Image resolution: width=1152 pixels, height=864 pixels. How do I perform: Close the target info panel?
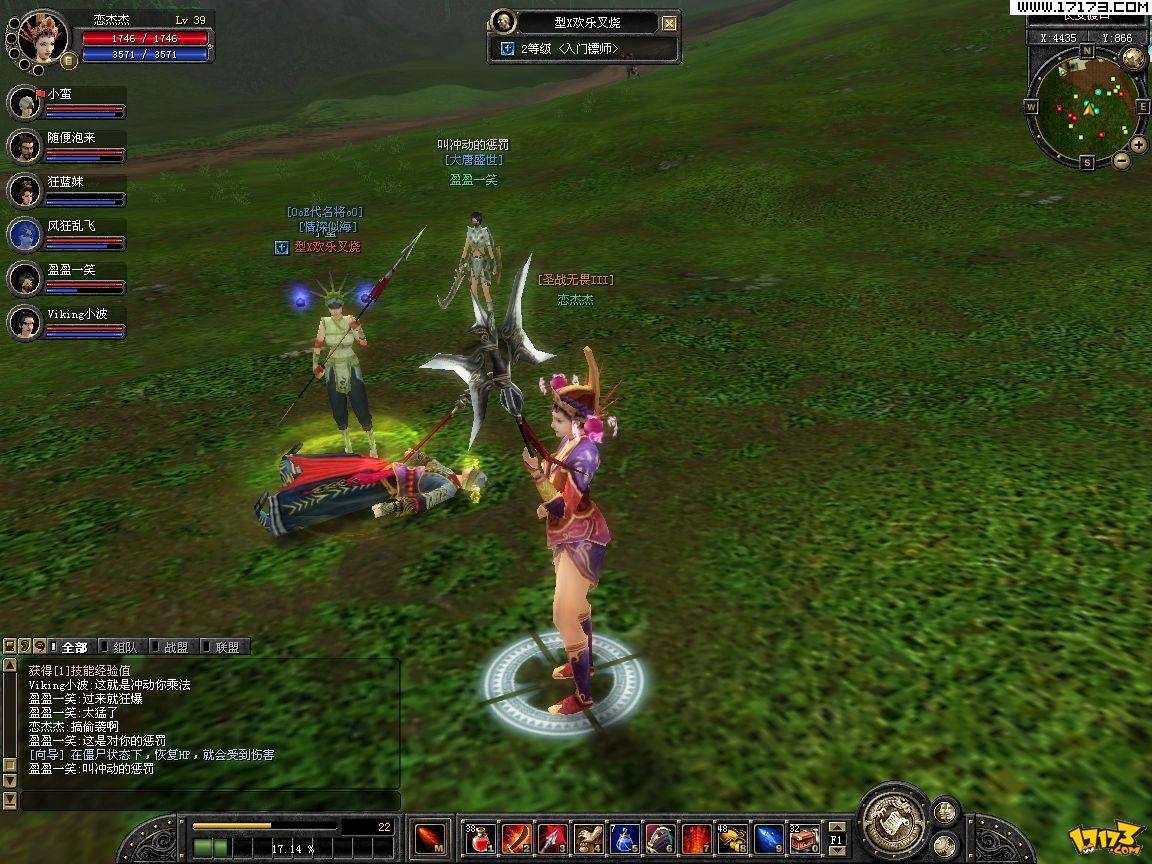pyautogui.click(x=670, y=23)
